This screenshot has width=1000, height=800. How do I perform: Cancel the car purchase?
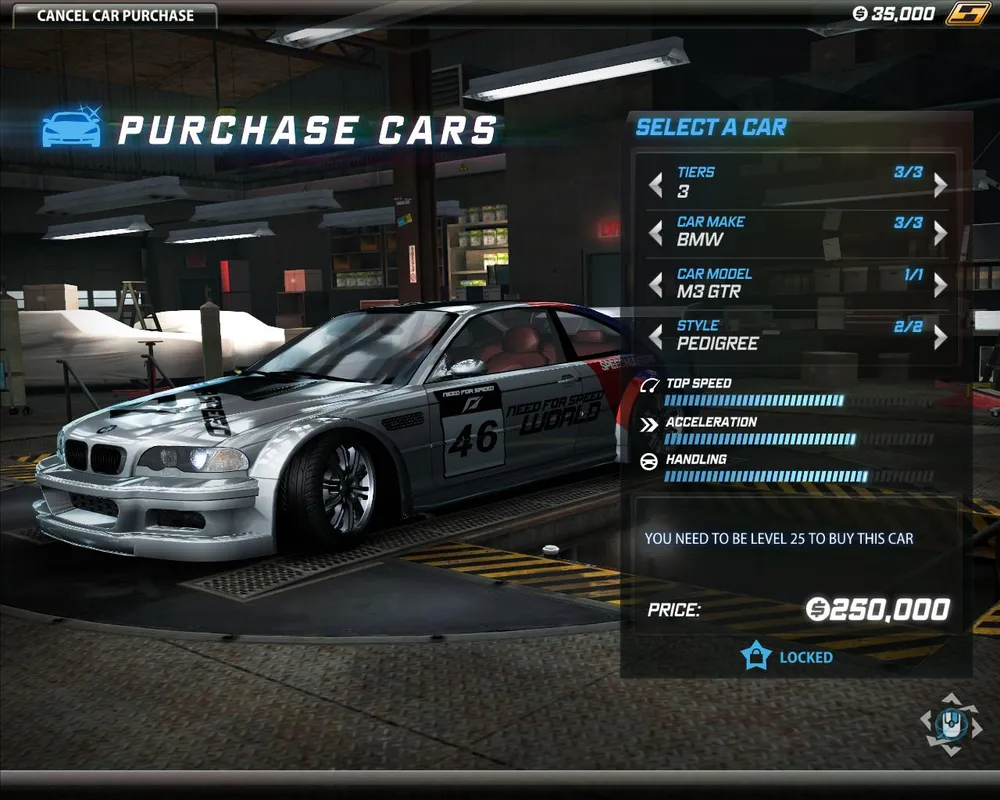pos(115,16)
